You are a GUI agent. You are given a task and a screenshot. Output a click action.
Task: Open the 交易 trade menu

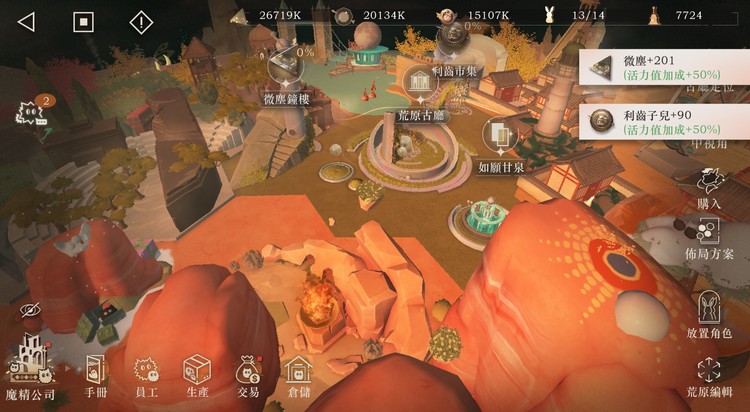(x=247, y=374)
